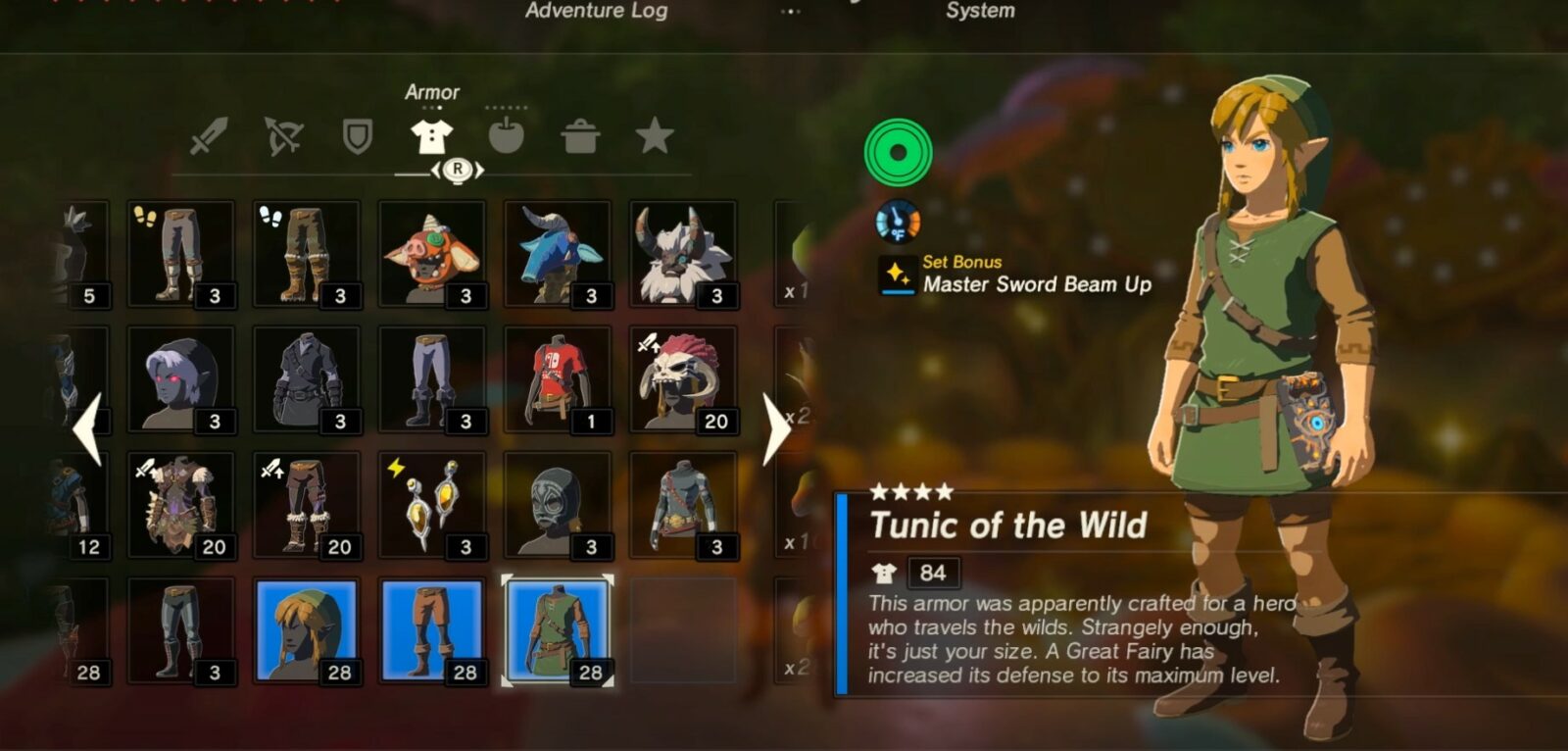Open the apple materials category
The height and width of the screenshot is (751, 1568).
(506, 136)
